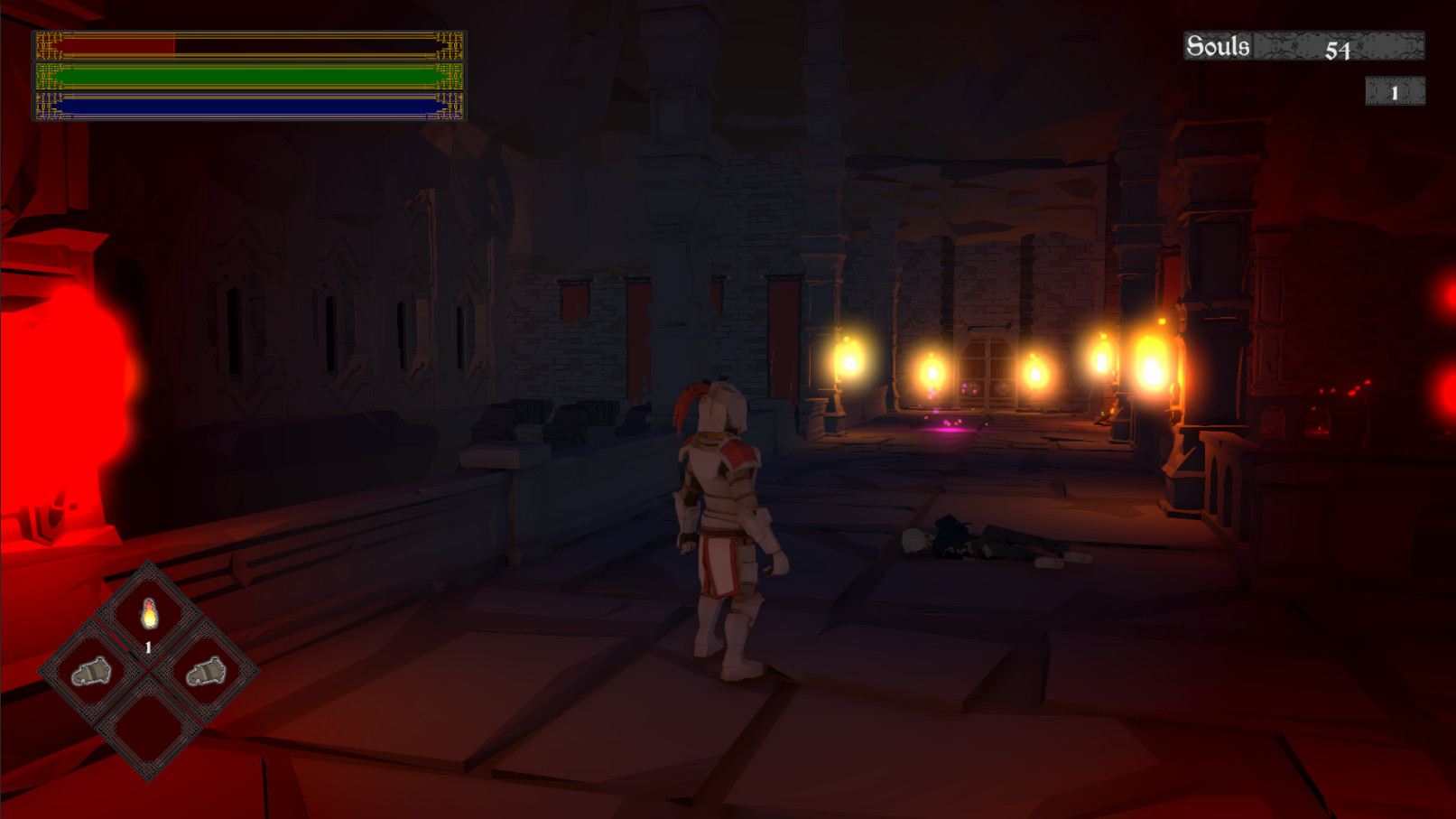Click the flame item quantity number
The image size is (1456, 819).
[x=148, y=646]
